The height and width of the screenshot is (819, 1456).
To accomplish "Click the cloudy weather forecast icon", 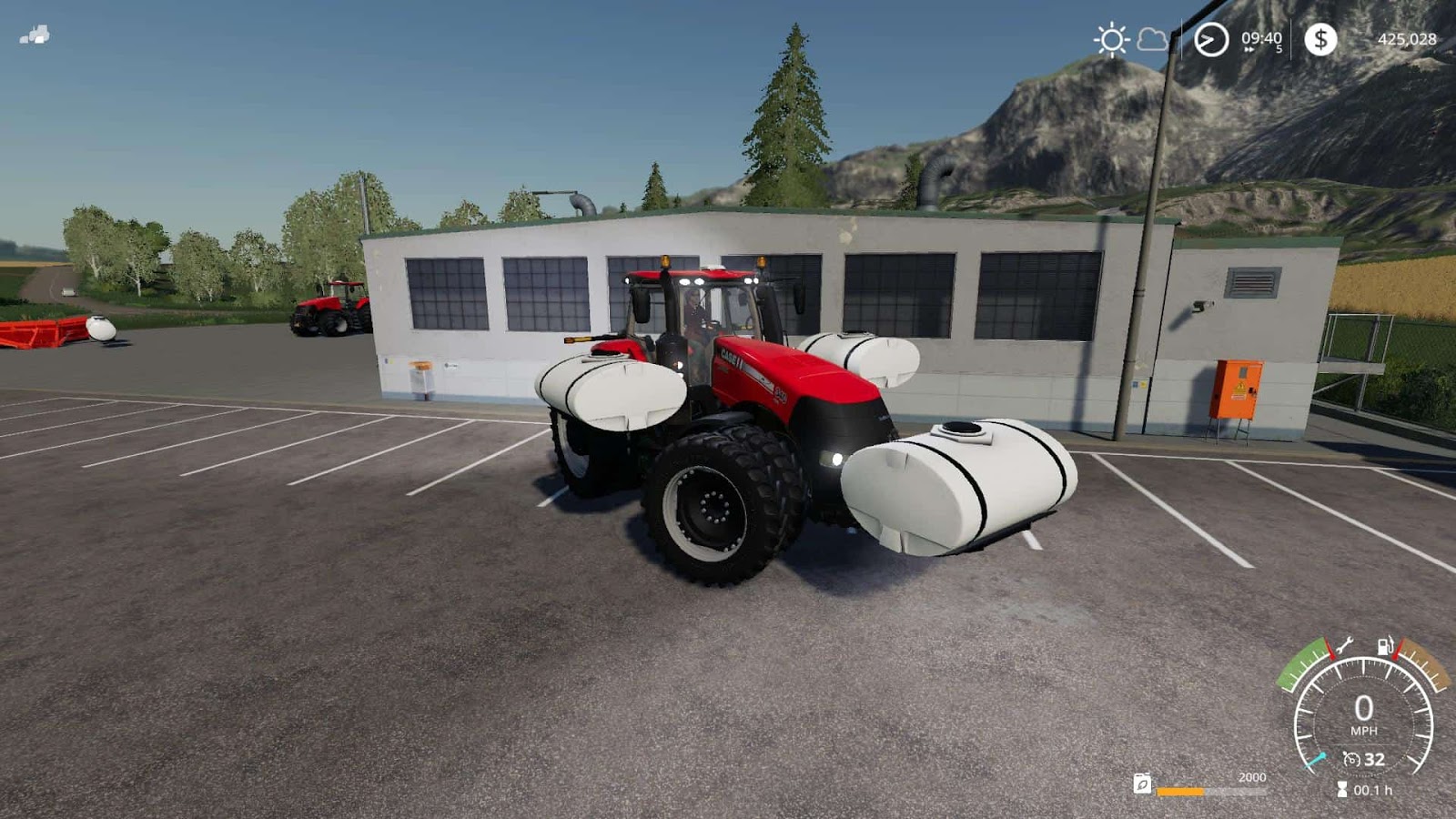I will [x=1152, y=40].
